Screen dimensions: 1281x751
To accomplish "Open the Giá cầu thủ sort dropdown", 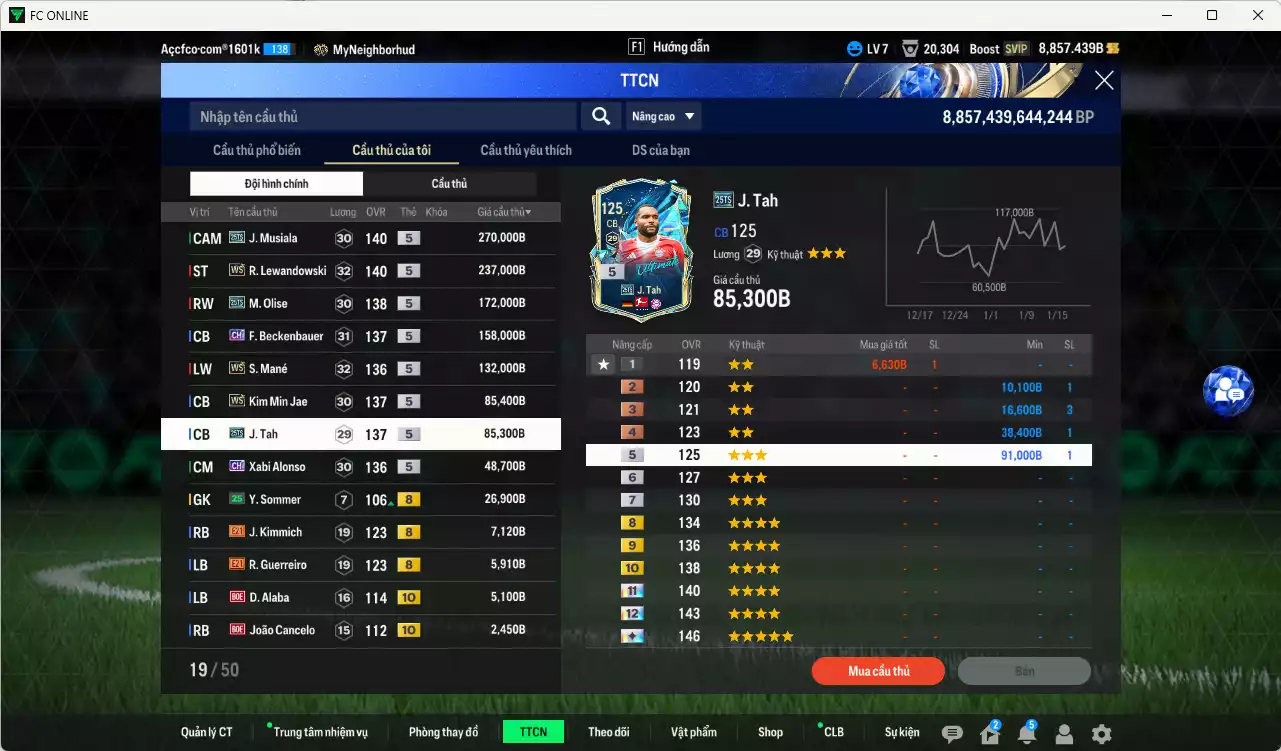I will [x=504, y=211].
